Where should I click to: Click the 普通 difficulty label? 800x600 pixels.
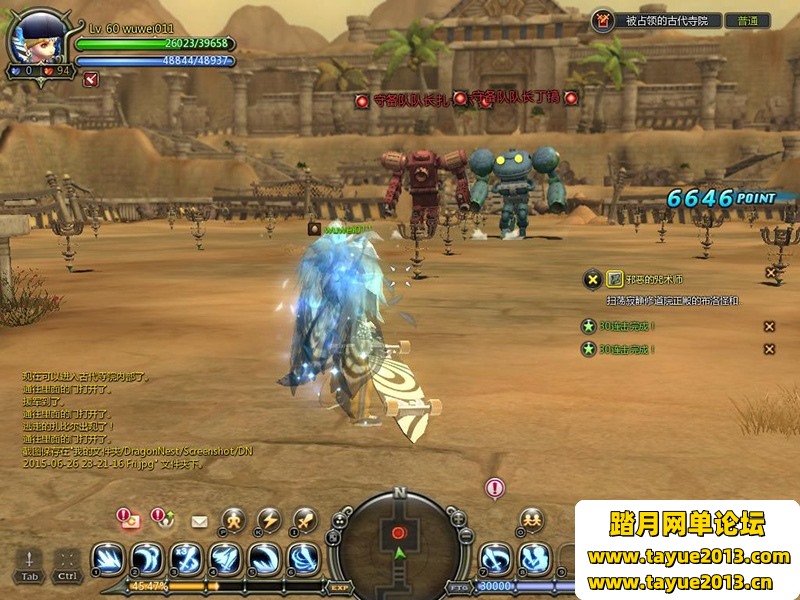[747, 20]
